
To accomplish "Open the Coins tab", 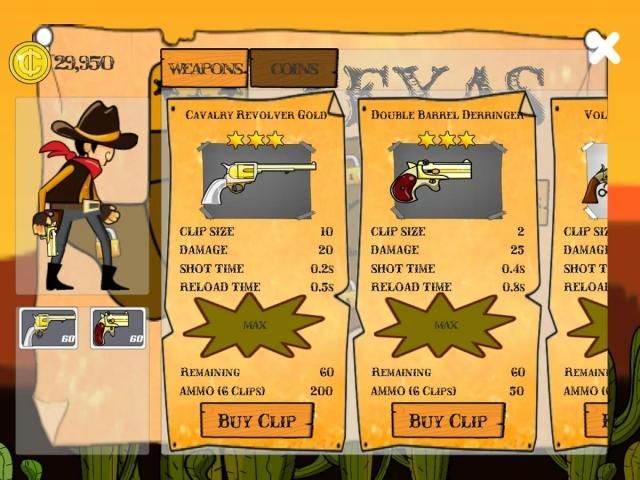I will click(293, 69).
